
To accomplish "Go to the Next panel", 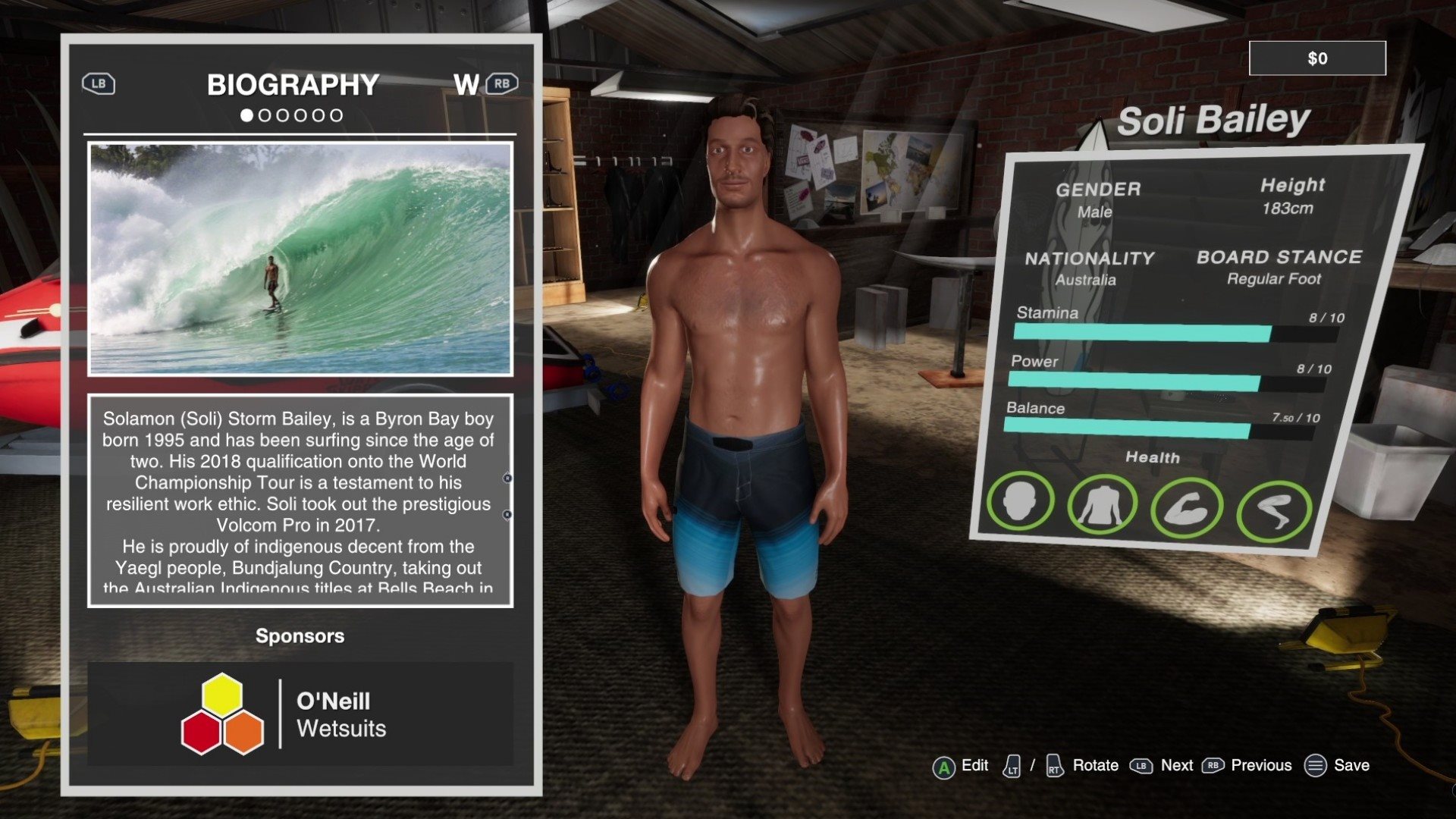I will [x=1162, y=766].
